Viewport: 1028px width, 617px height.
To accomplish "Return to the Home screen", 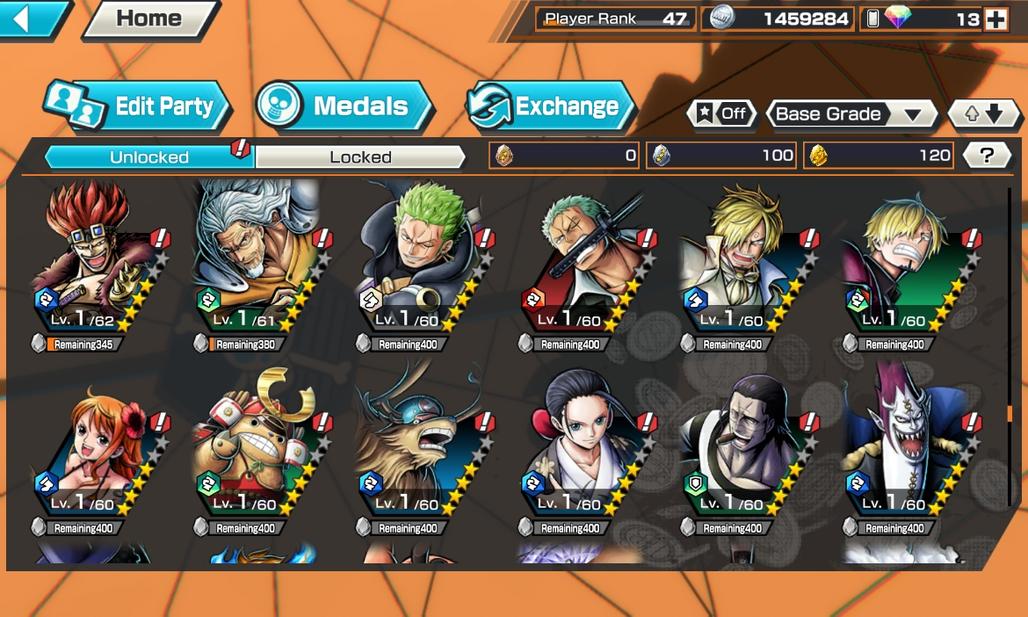I will coord(149,19).
